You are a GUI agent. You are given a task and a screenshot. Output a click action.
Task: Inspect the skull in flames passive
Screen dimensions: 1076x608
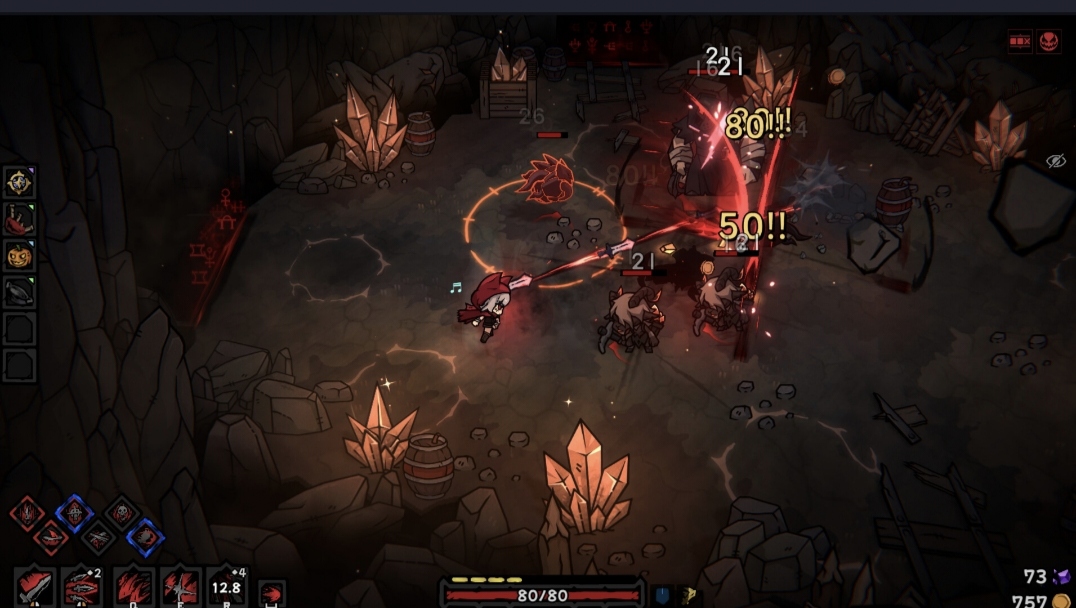[x=122, y=512]
